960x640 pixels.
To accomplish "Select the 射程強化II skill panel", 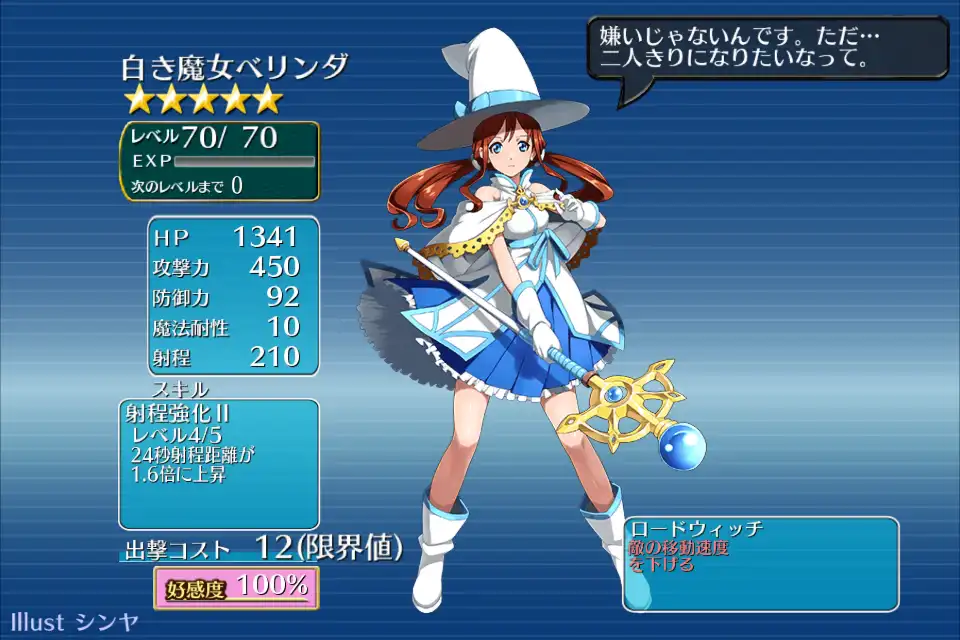I will click(219, 463).
